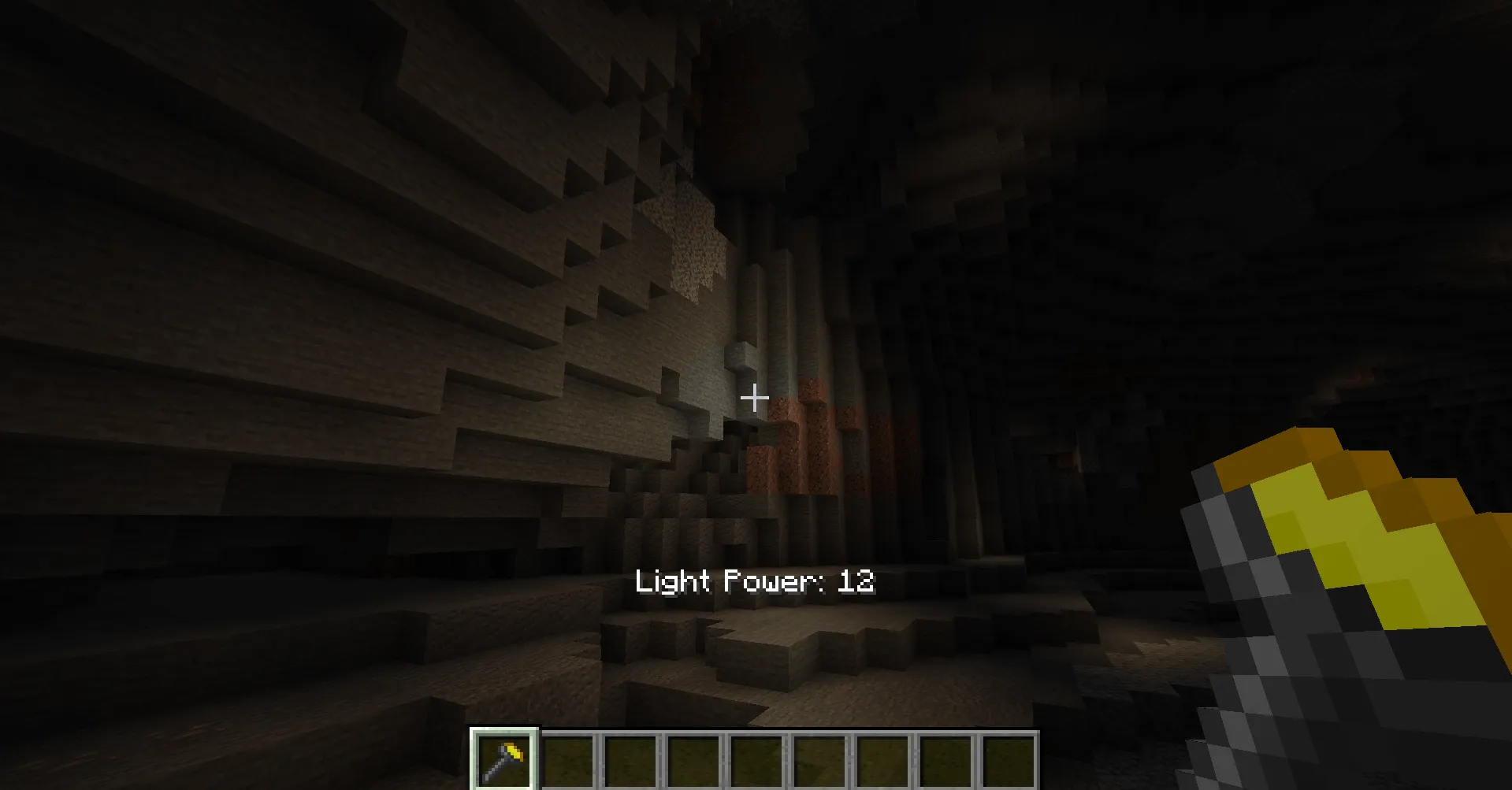Click the empty seventh hotbar slot
This screenshot has width=1512, height=790.
(x=882, y=760)
